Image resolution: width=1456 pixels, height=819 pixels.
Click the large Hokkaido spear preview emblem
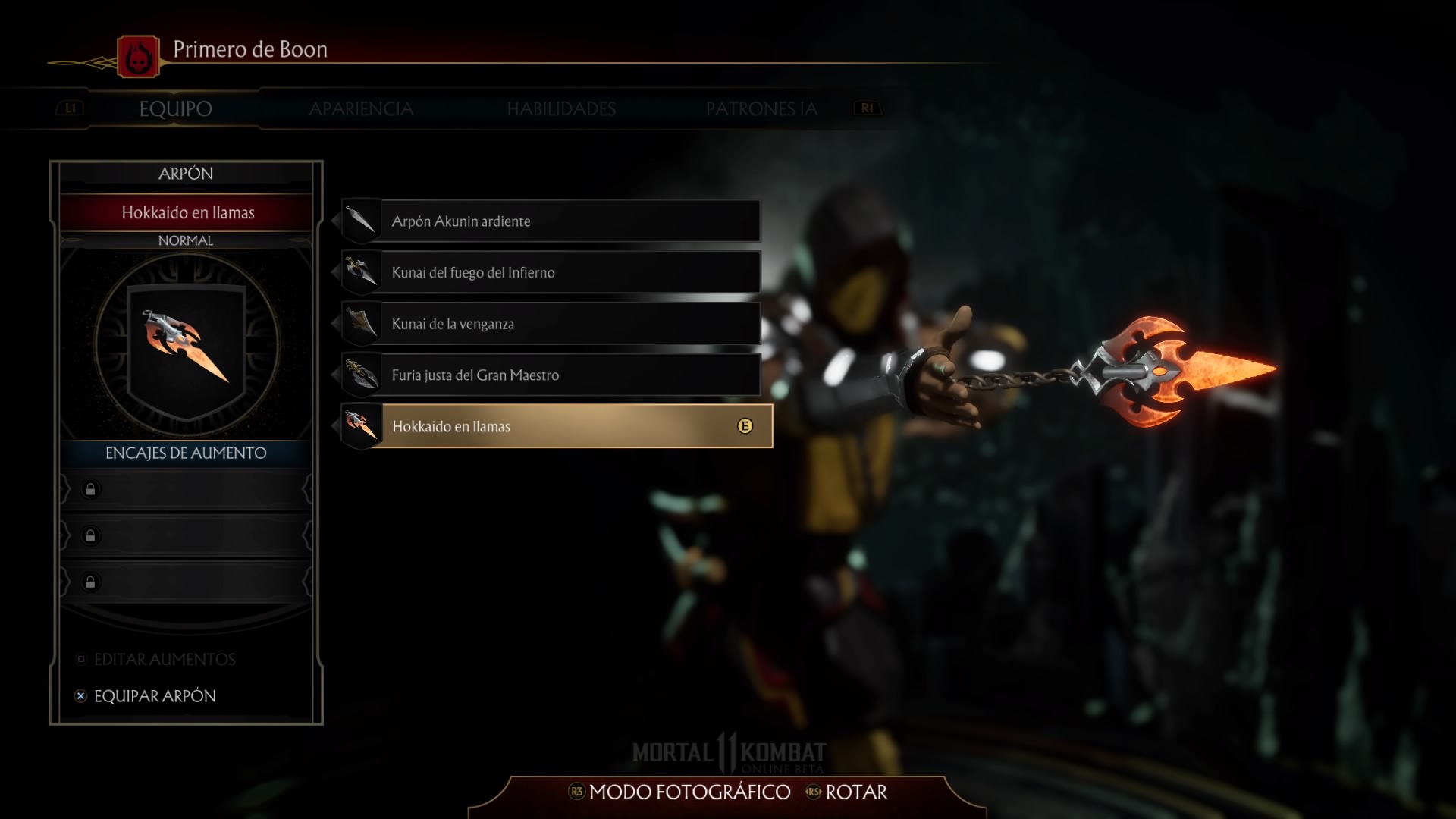(x=187, y=344)
